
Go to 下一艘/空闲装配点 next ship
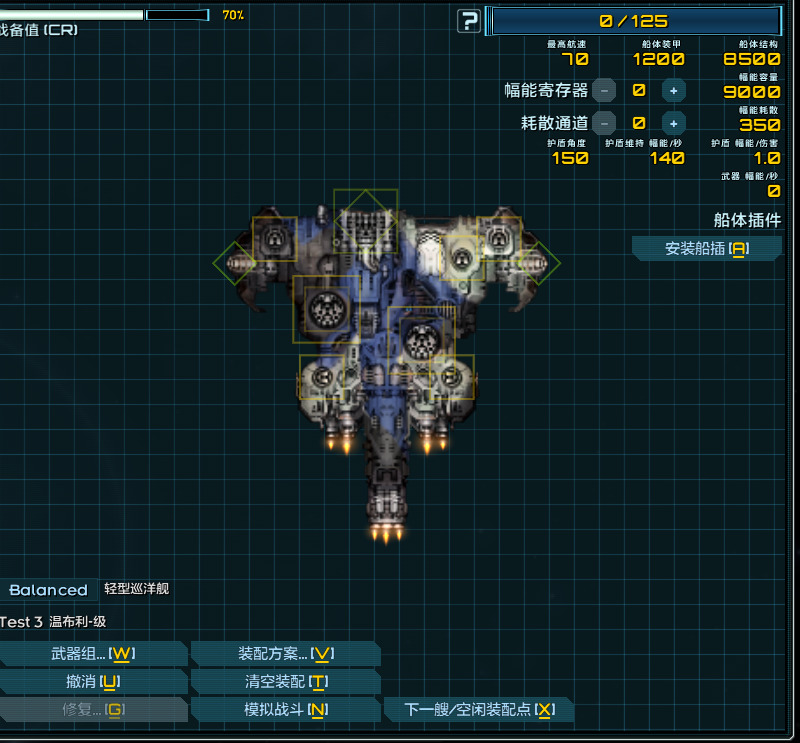click(479, 710)
